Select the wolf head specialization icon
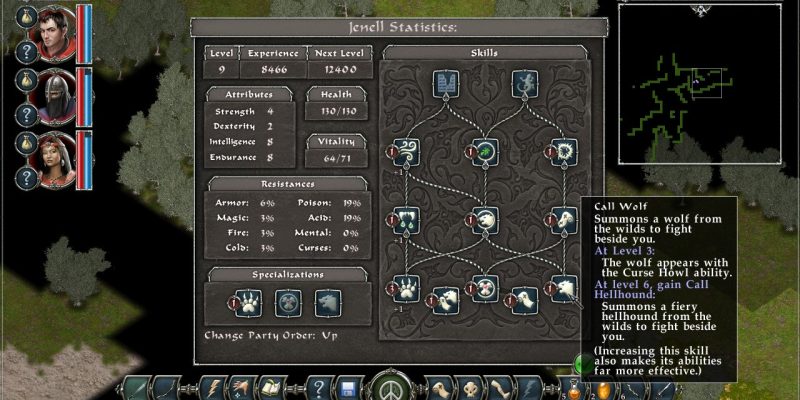Image resolution: width=800 pixels, height=400 pixels. [x=326, y=302]
